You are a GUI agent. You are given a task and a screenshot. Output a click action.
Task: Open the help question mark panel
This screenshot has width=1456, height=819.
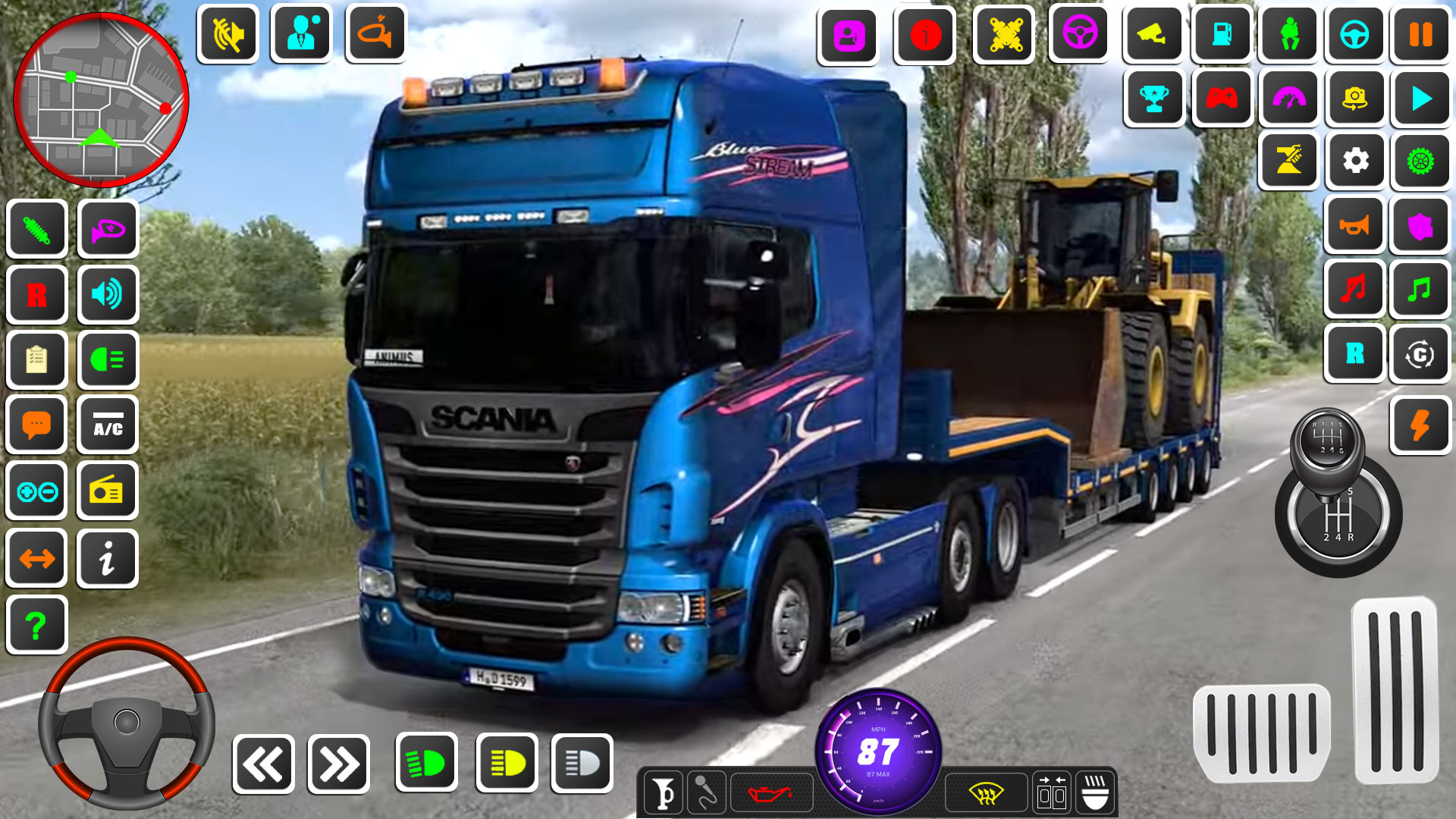point(36,625)
